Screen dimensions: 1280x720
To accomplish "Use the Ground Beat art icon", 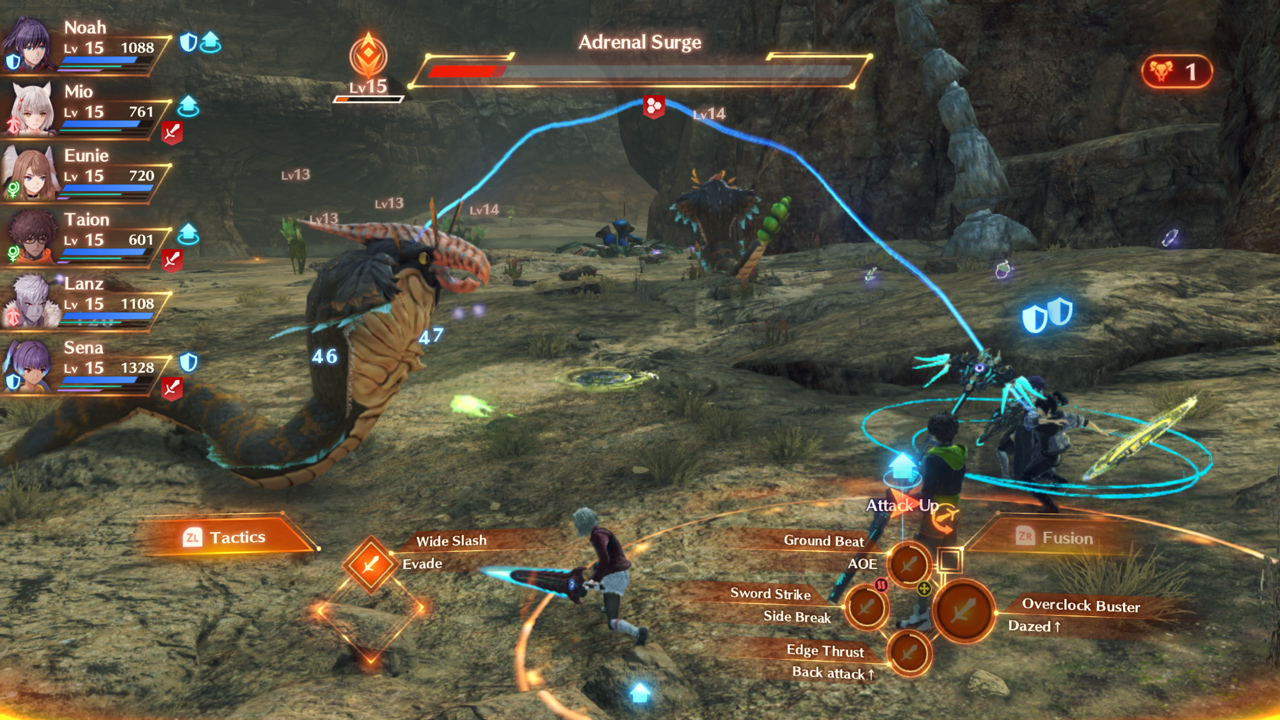I will coord(909,565).
